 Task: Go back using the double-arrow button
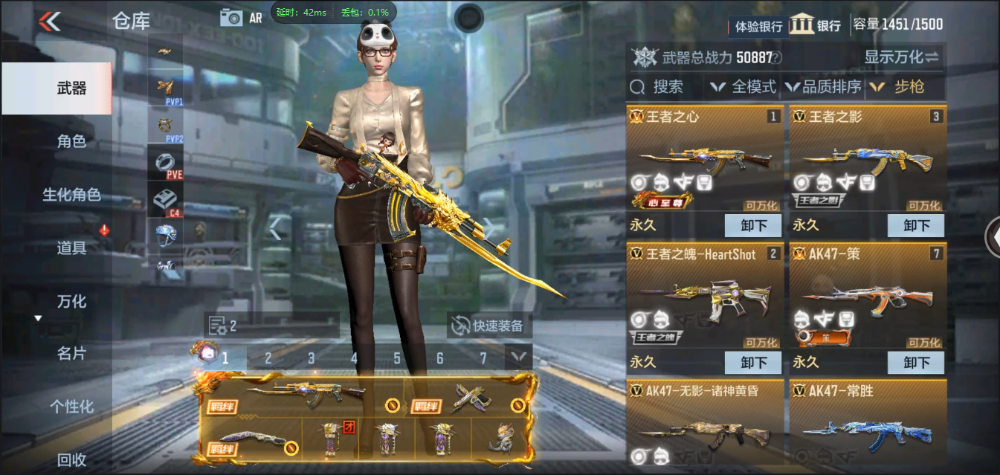[x=49, y=21]
